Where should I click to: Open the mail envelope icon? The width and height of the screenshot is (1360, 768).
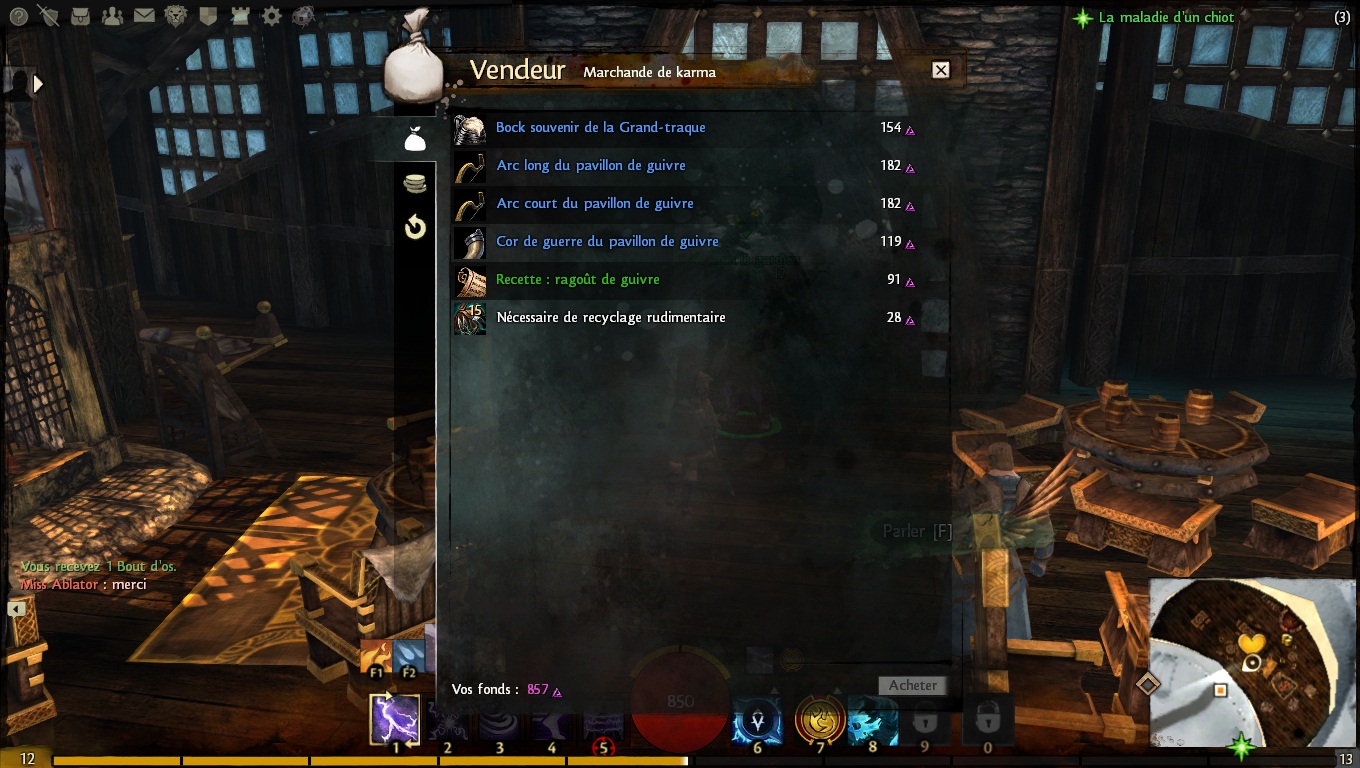(x=144, y=16)
